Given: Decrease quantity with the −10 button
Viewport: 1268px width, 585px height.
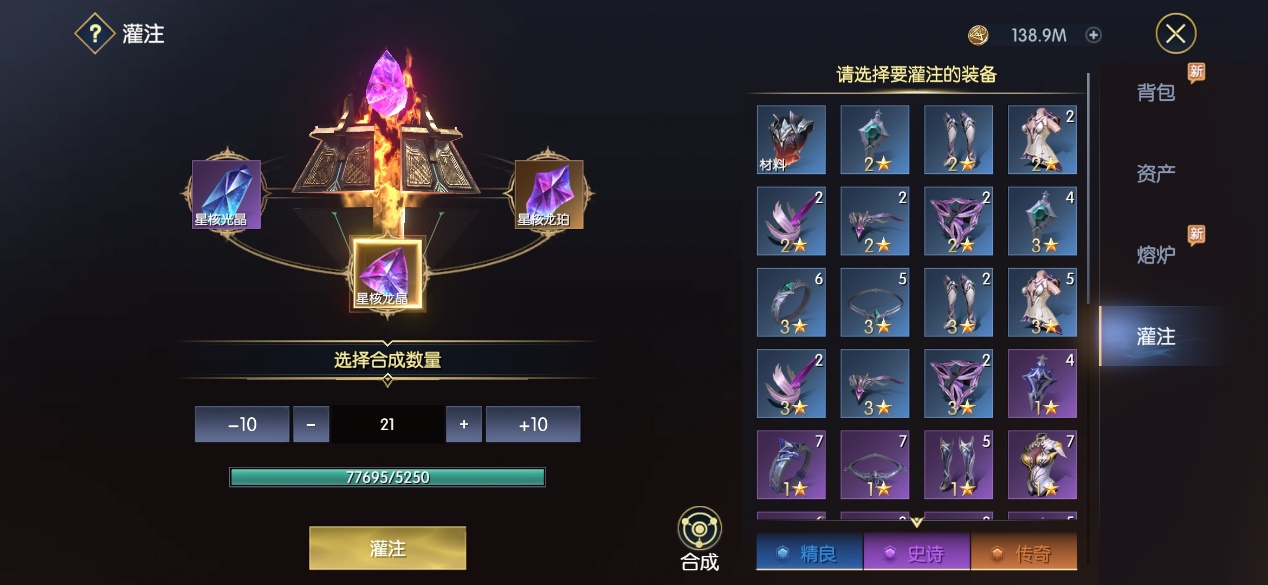Looking at the screenshot, I should pos(242,424).
